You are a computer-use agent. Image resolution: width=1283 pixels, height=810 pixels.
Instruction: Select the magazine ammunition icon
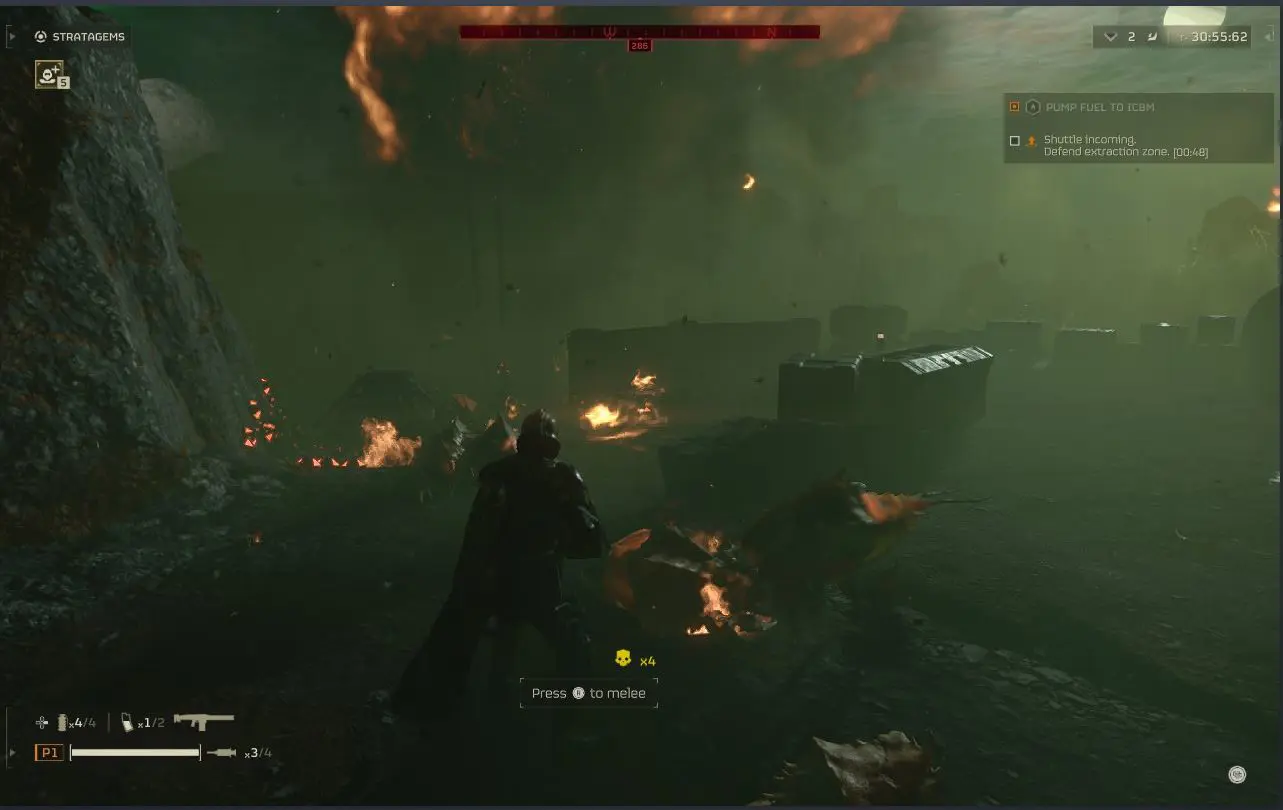pos(128,721)
